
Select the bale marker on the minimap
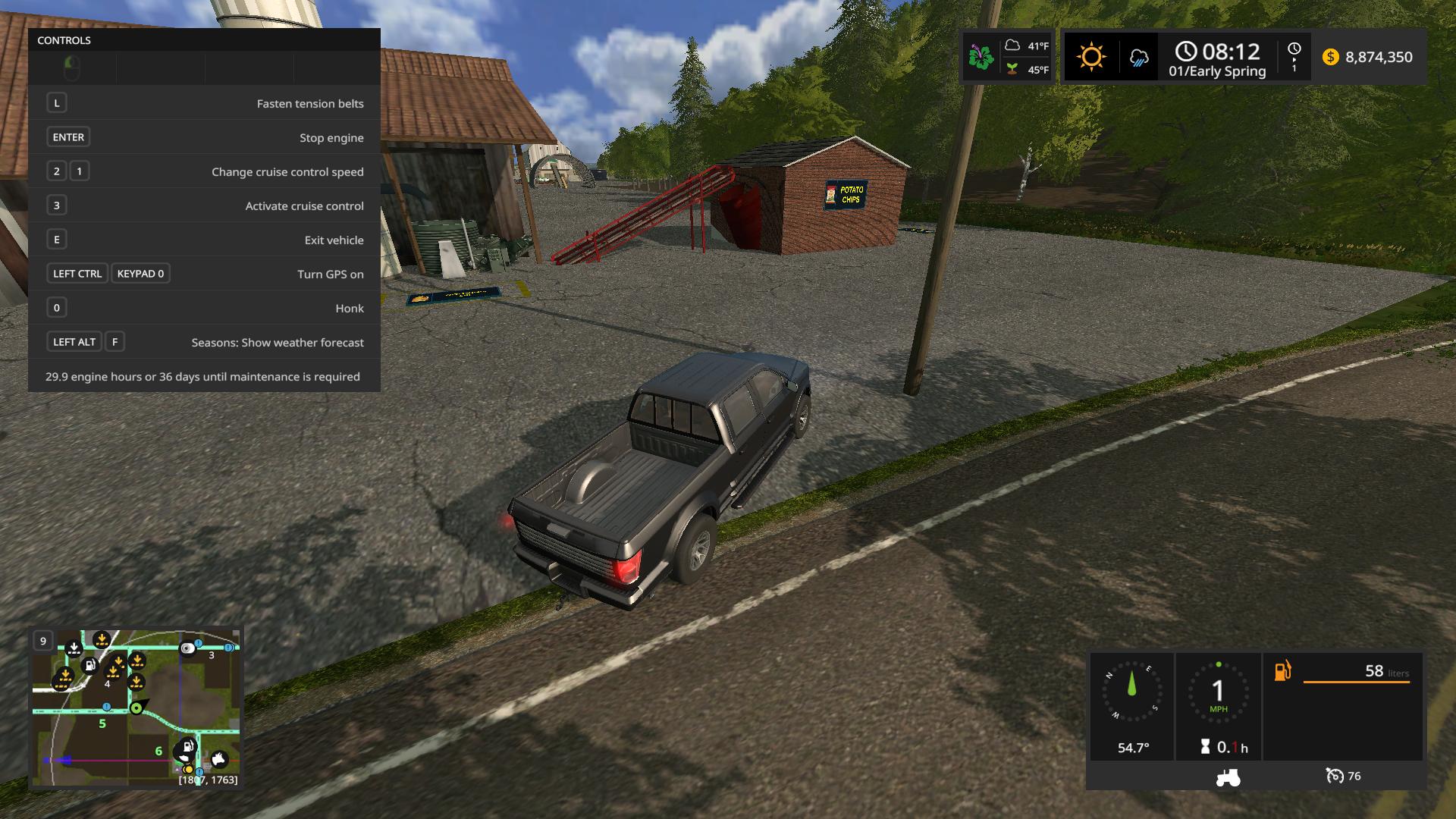pos(187,648)
